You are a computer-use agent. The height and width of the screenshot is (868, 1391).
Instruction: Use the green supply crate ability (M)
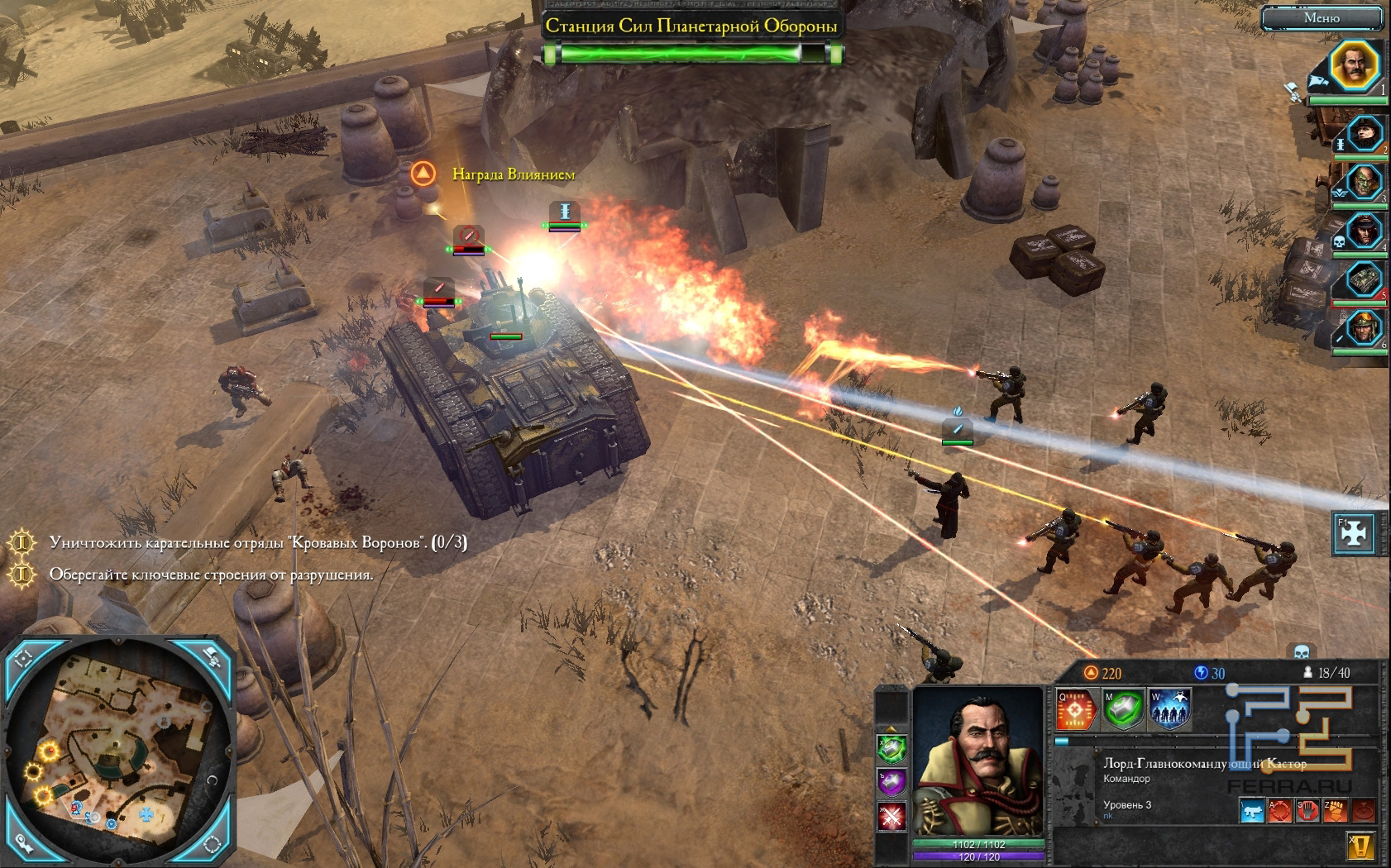pyautogui.click(x=1123, y=709)
